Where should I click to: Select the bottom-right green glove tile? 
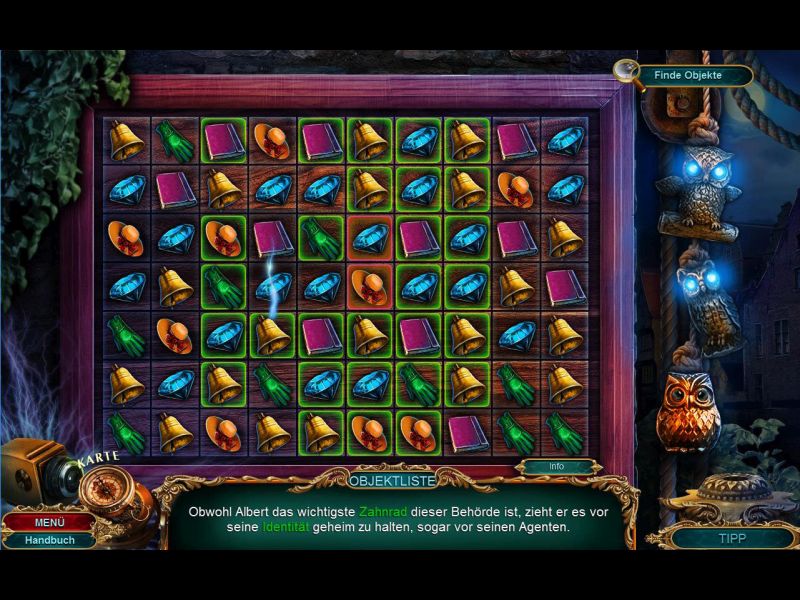pos(565,432)
